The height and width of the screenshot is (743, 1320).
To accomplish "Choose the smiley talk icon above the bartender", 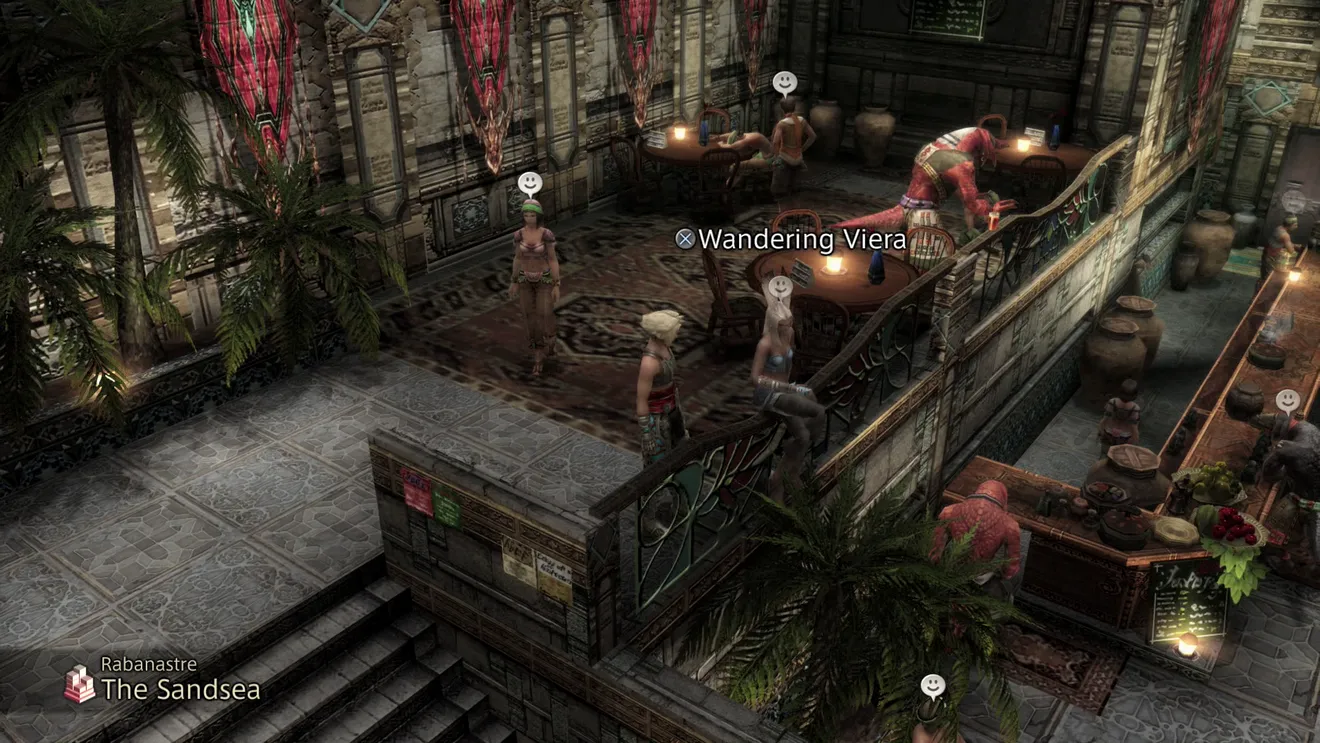I will [x=1288, y=401].
